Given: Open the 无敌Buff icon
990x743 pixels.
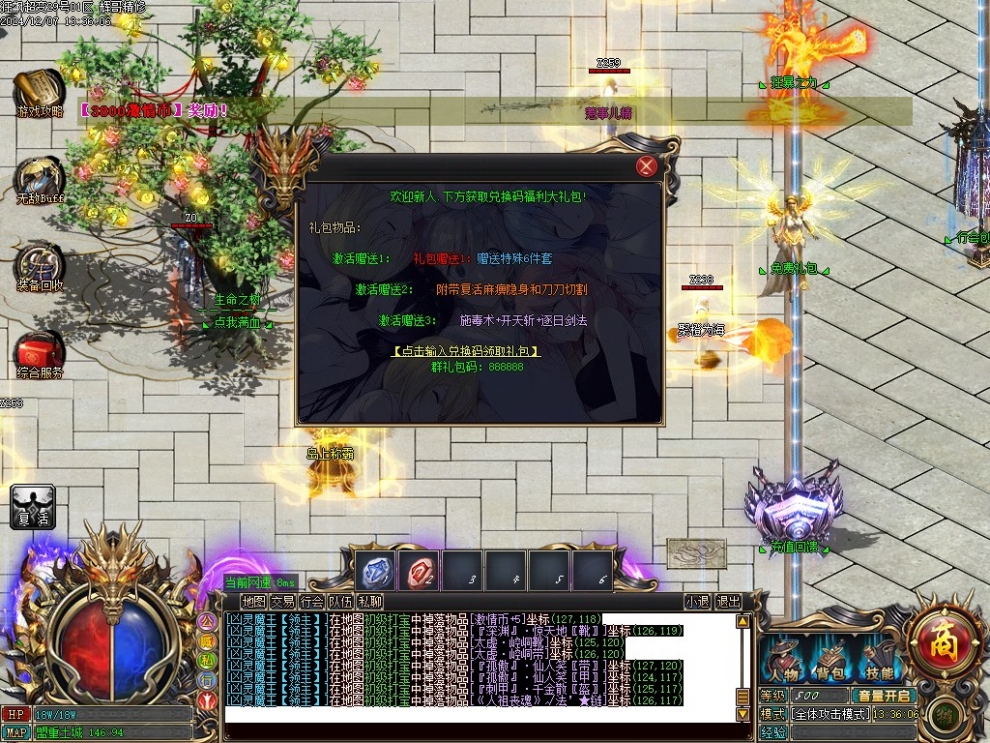Looking at the screenshot, I should tap(40, 180).
